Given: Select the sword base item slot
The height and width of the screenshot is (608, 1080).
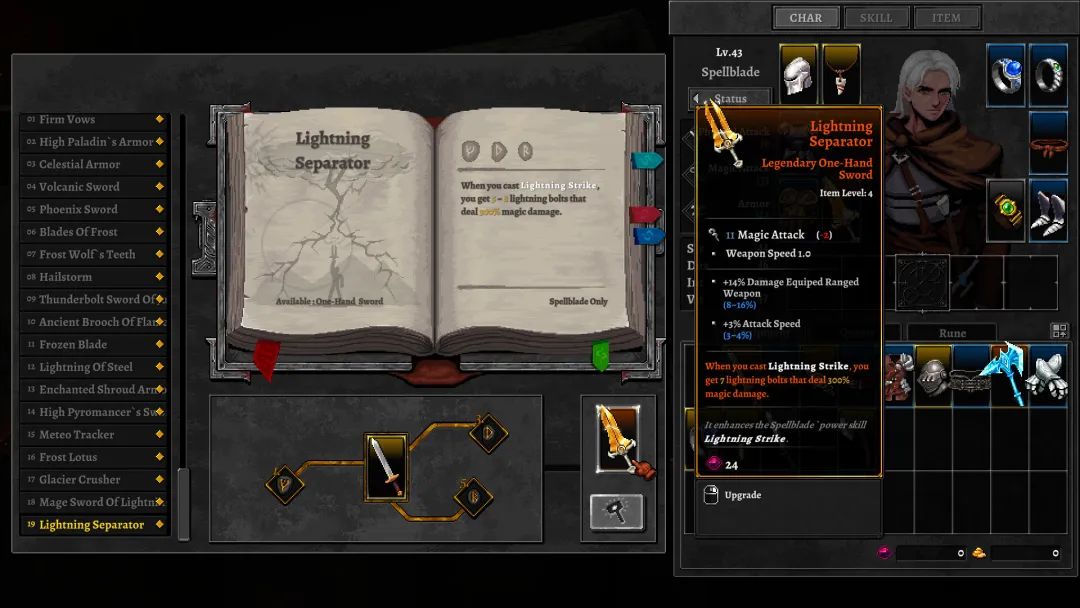Looking at the screenshot, I should 386,466.
